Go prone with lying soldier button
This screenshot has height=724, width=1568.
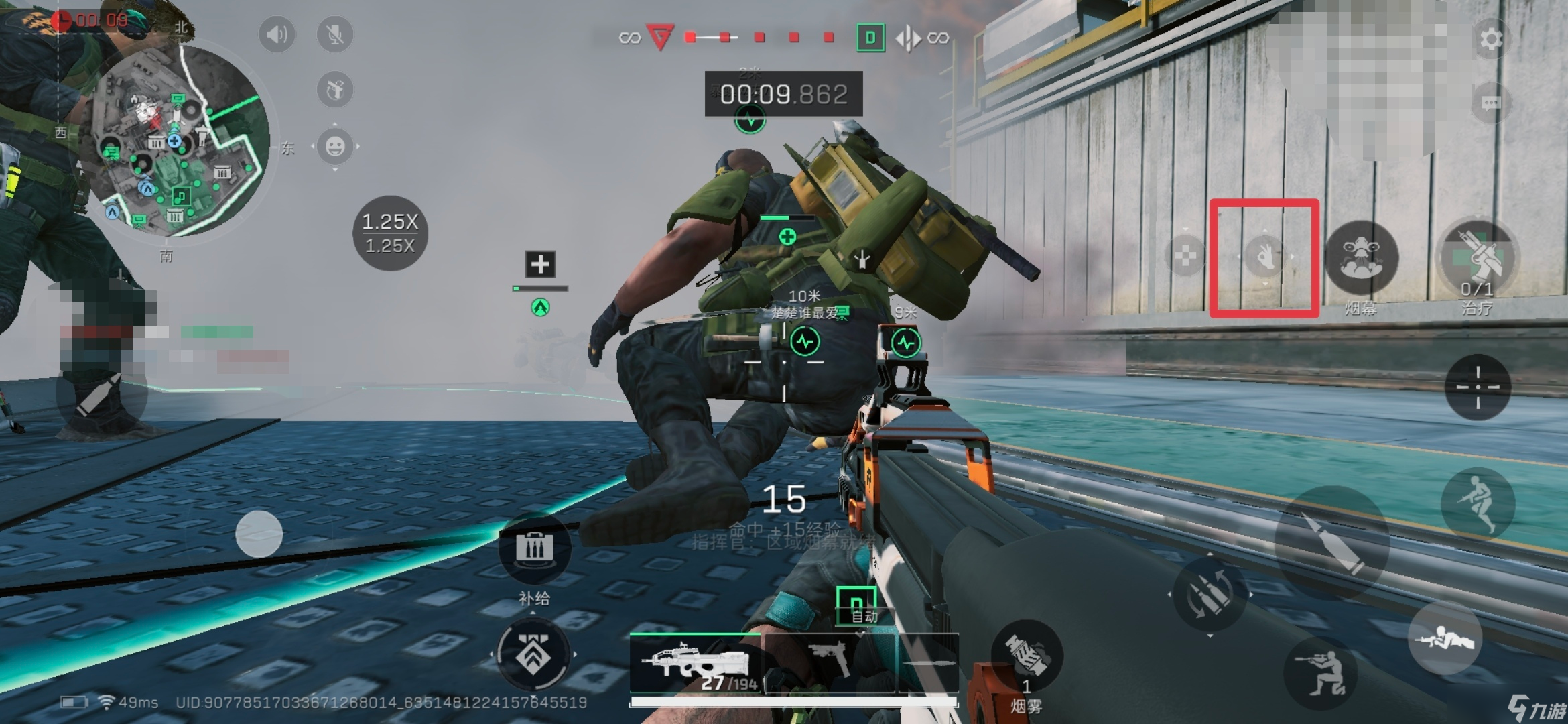1444,638
